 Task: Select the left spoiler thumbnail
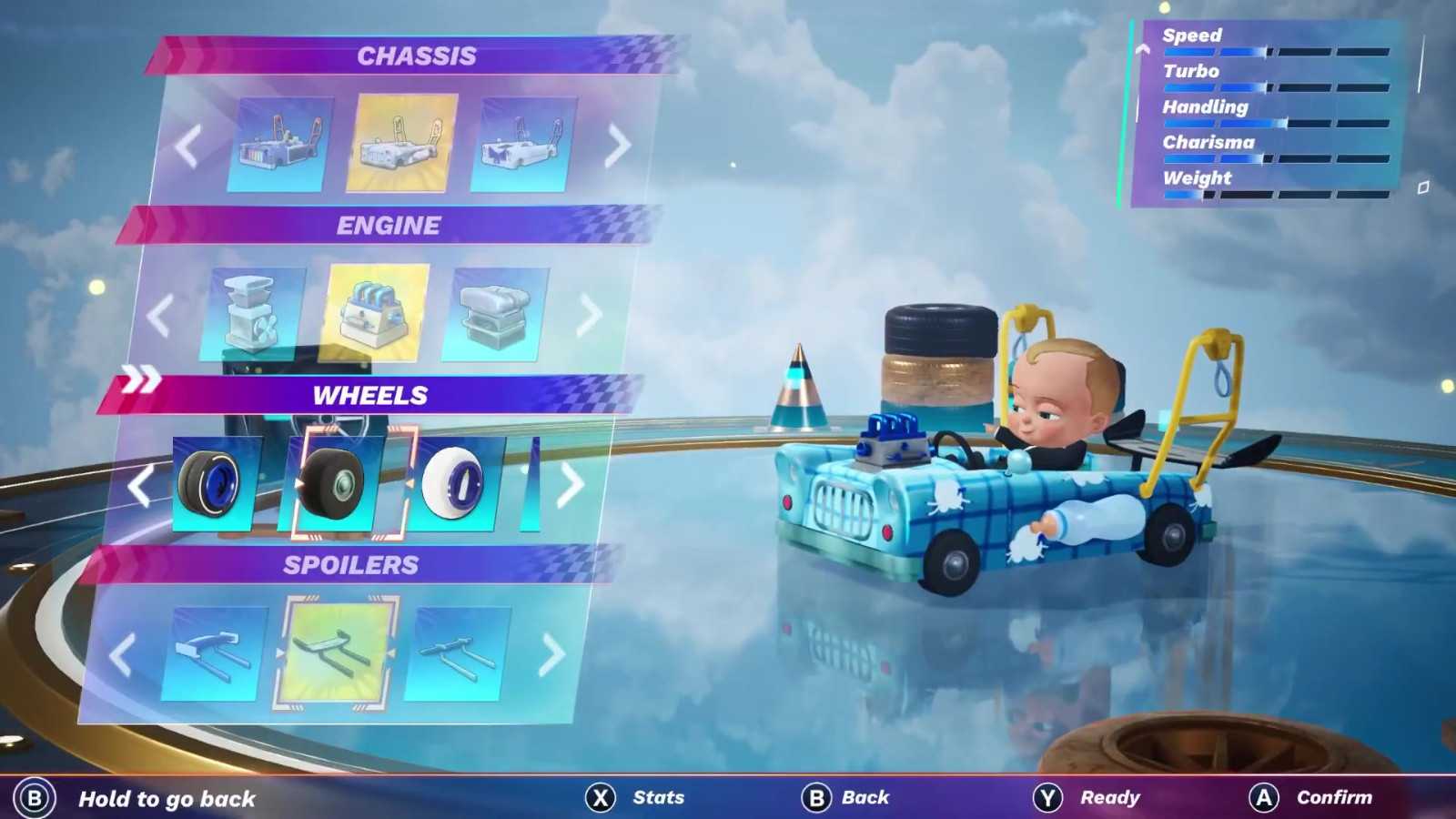tap(215, 652)
